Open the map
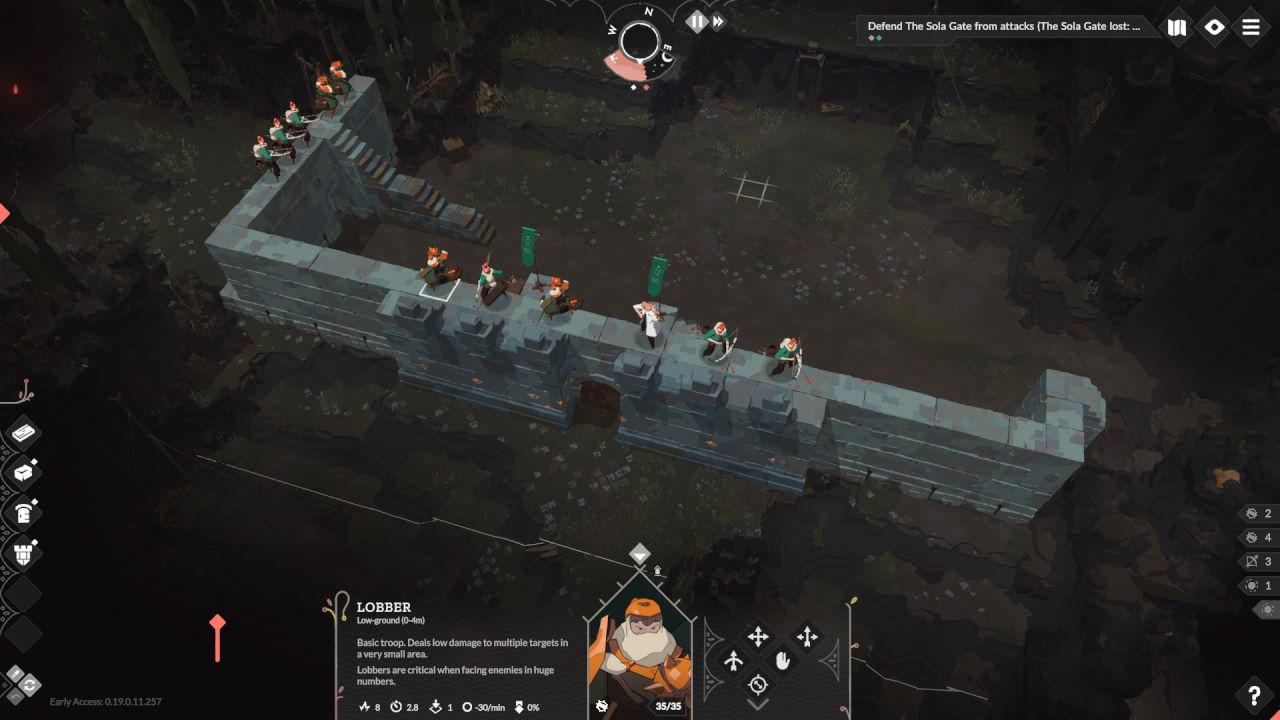This screenshot has width=1280, height=720. [1177, 28]
